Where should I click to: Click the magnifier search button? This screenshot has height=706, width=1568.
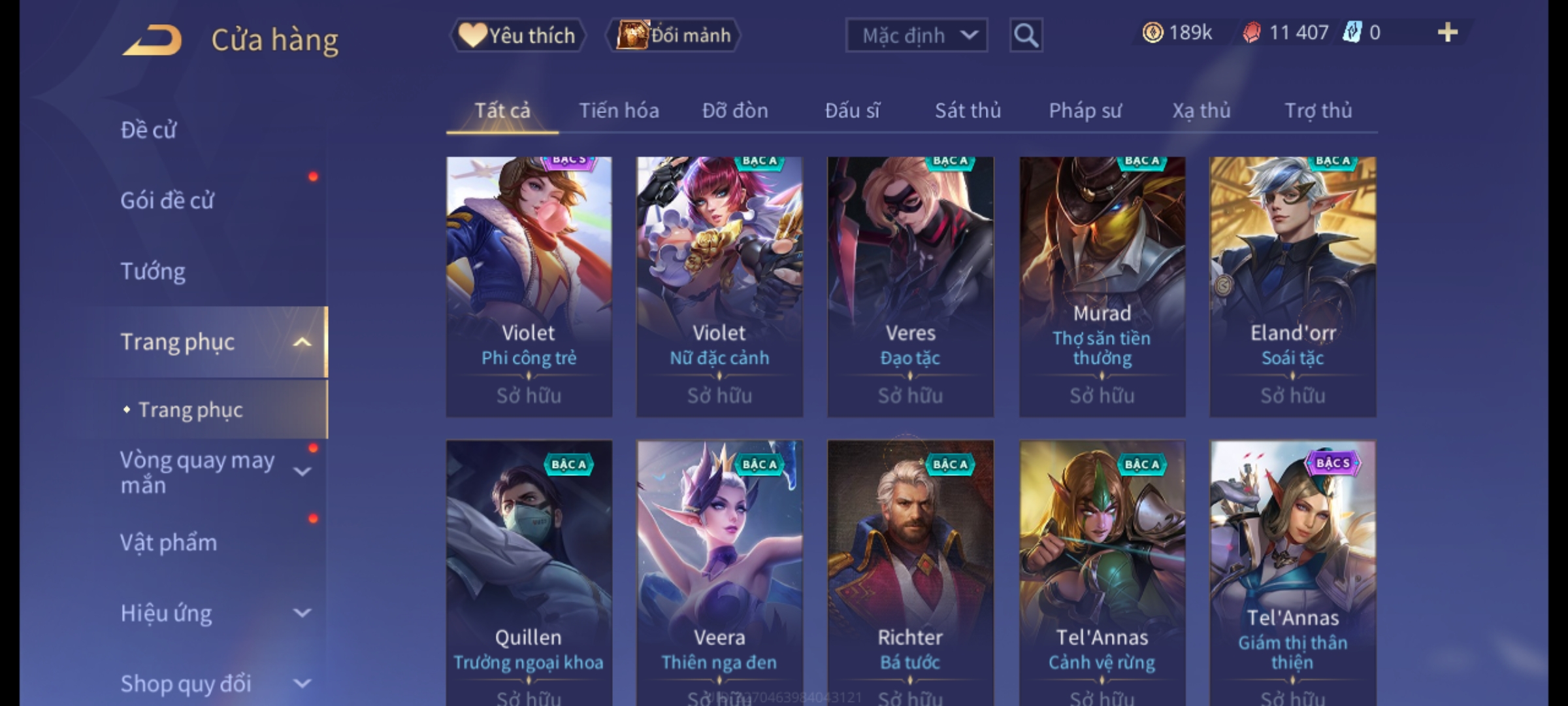[x=1026, y=35]
